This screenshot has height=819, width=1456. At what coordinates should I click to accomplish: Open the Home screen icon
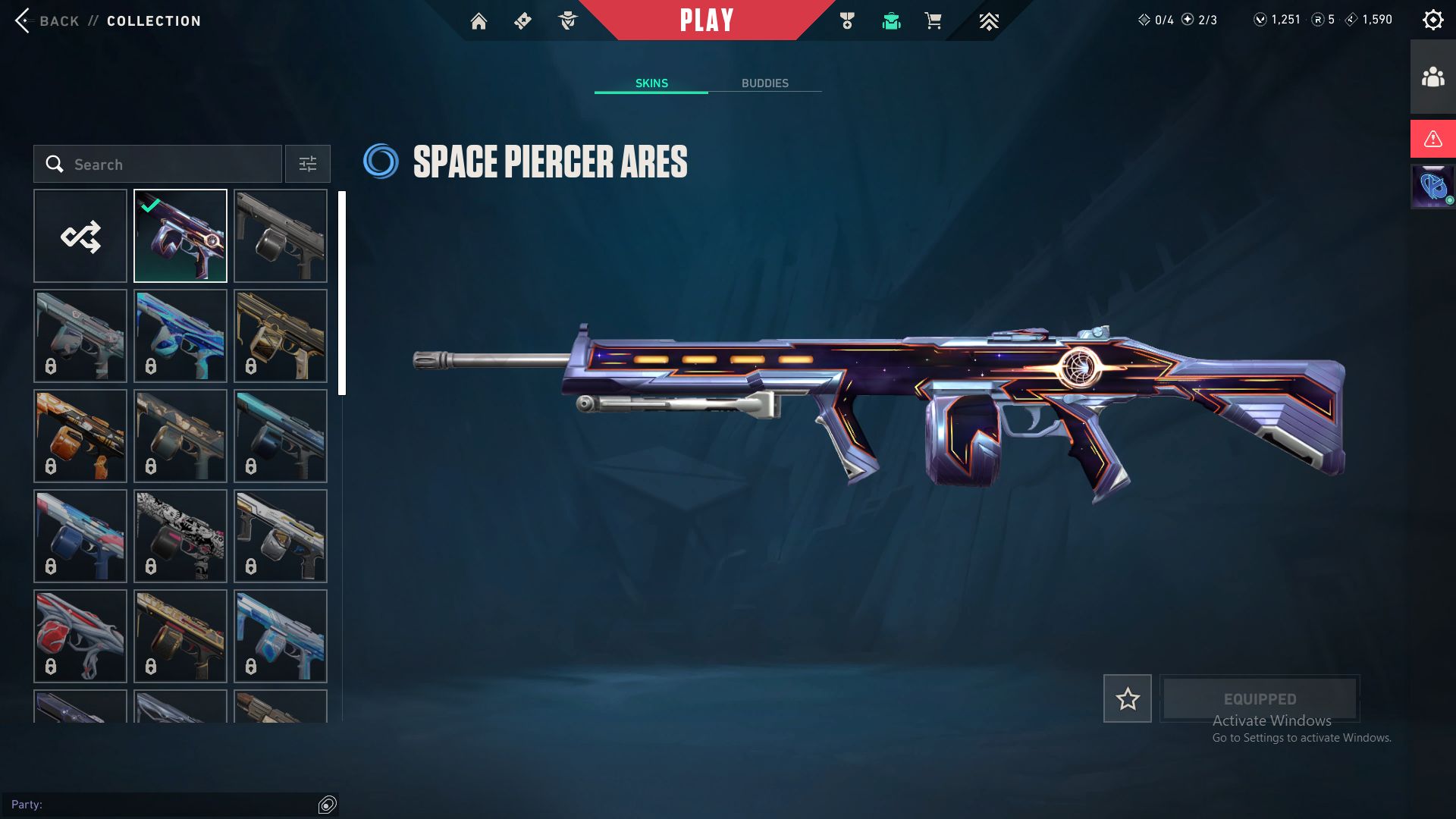point(479,21)
